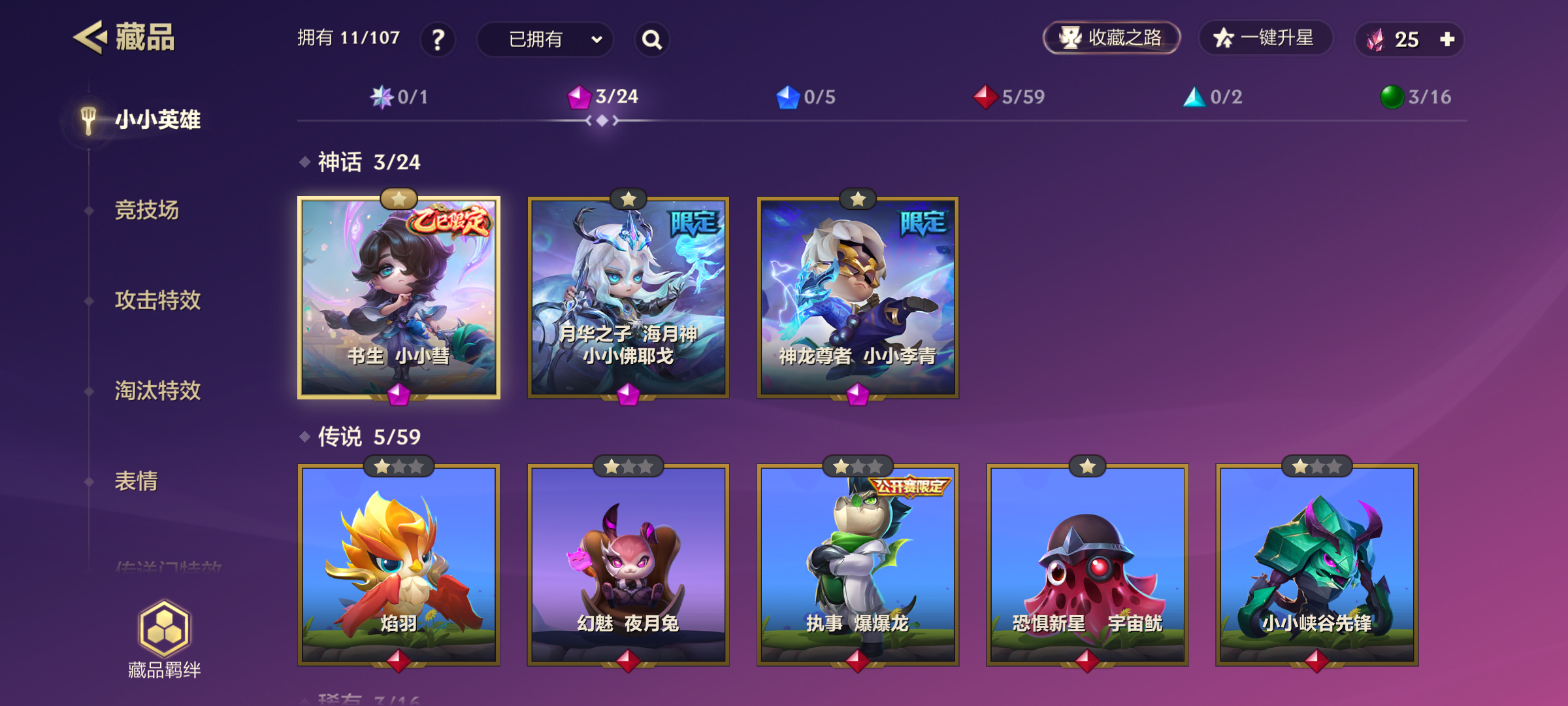Screen dimensions: 1568x706
Task: Open the 已拥有 filter dropdown
Action: click(545, 39)
